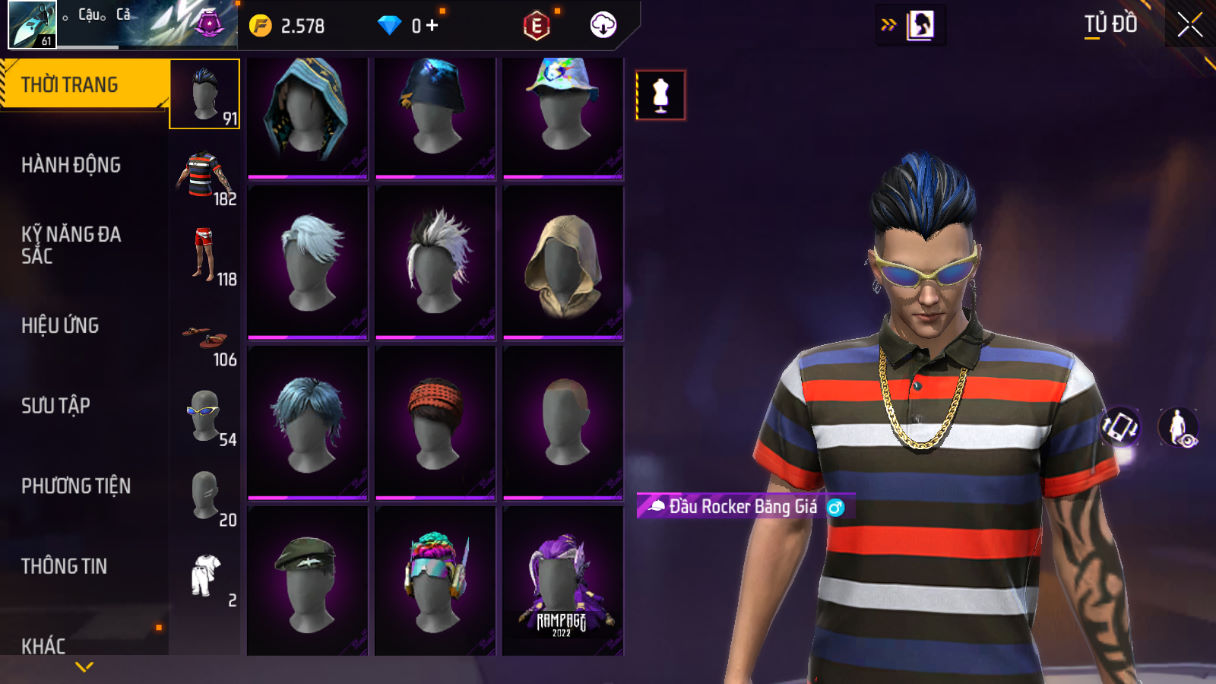Image resolution: width=1216 pixels, height=684 pixels.
Task: Select the top subcategory with 182 items
Action: tap(205, 175)
